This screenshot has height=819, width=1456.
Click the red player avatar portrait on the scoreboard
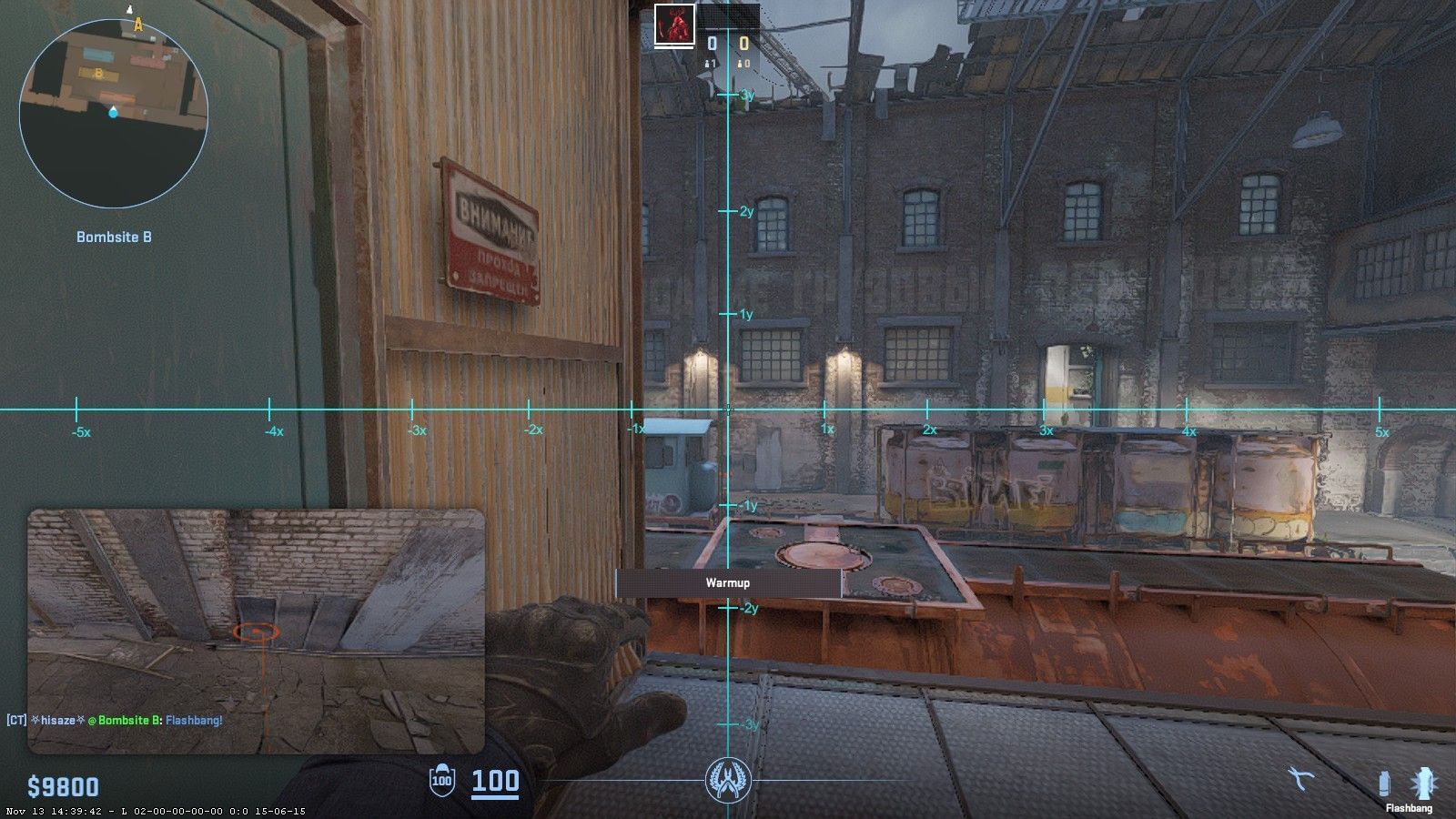673,25
